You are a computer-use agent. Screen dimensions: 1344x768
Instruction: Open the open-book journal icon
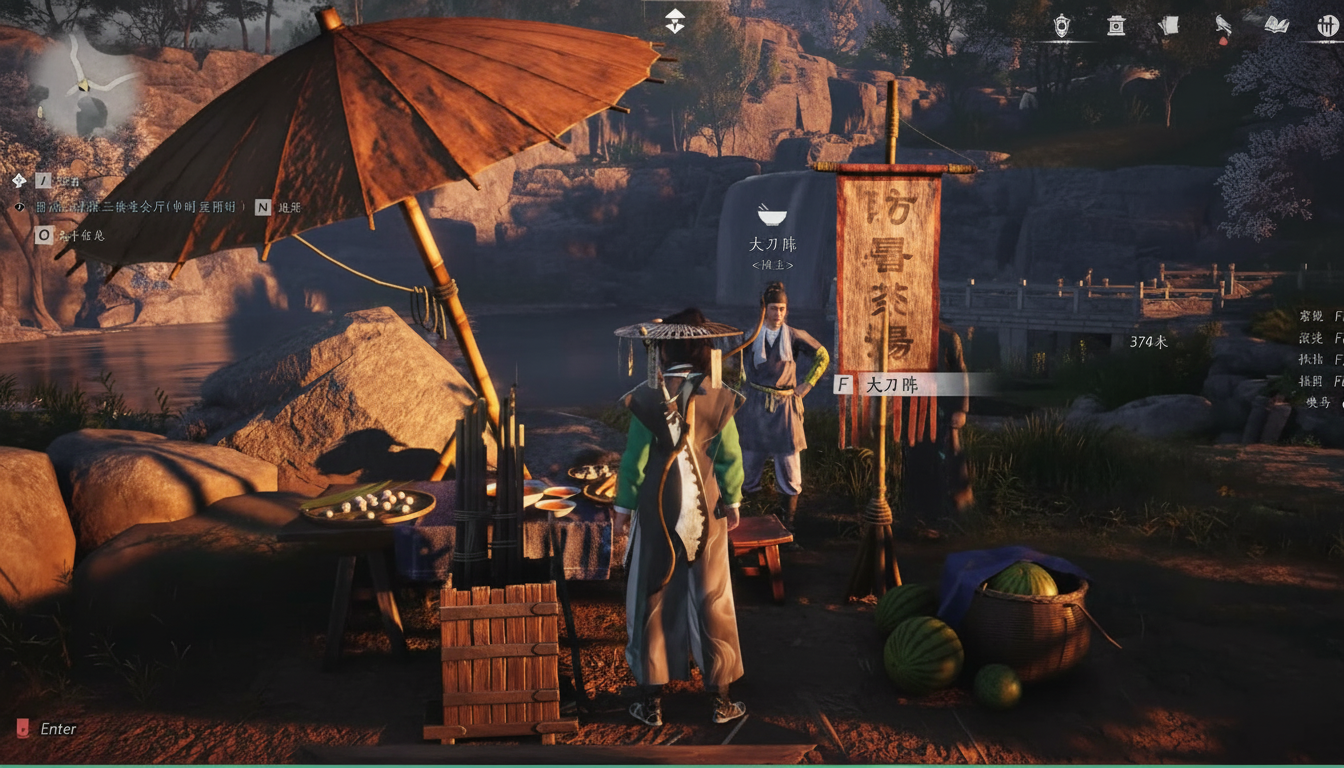[1276, 26]
